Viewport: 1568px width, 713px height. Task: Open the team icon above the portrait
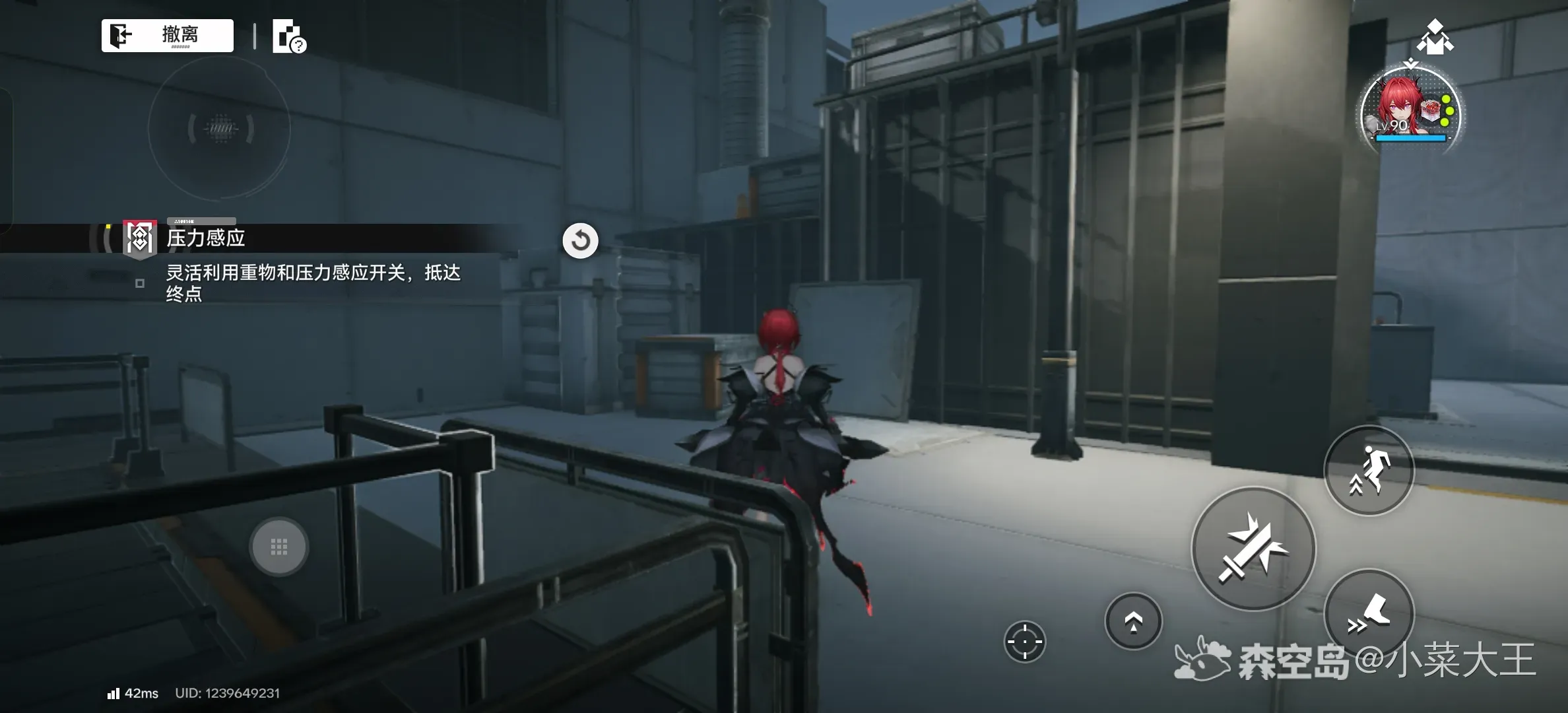click(x=1435, y=37)
